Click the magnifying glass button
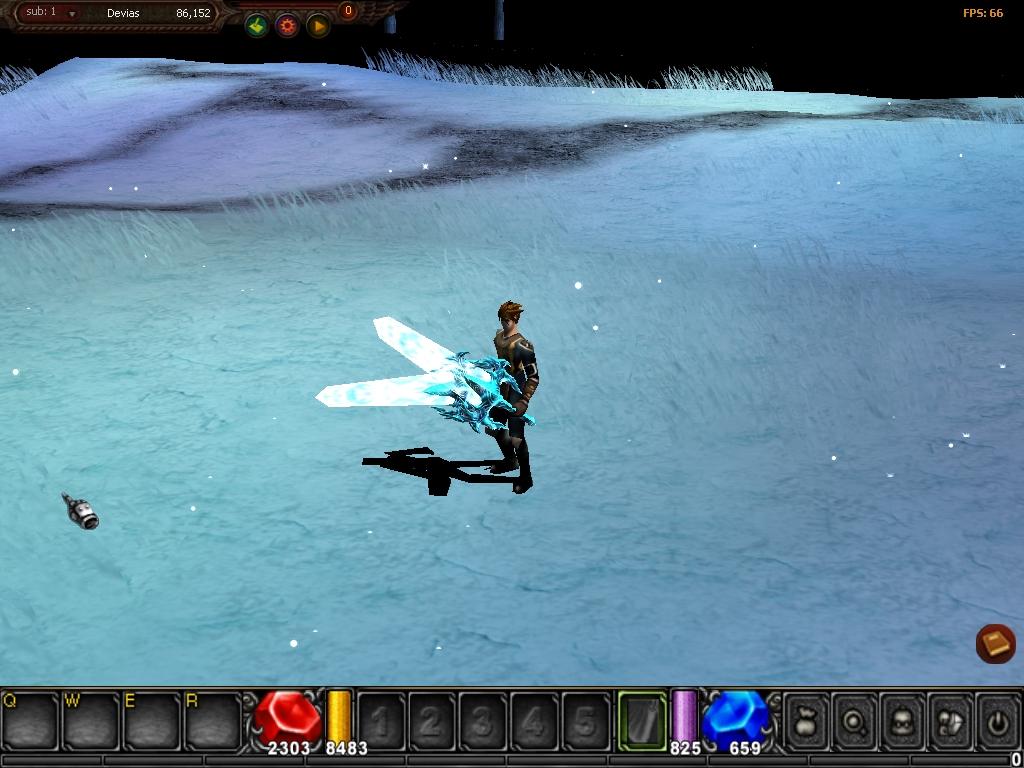The width and height of the screenshot is (1024, 768). click(855, 720)
